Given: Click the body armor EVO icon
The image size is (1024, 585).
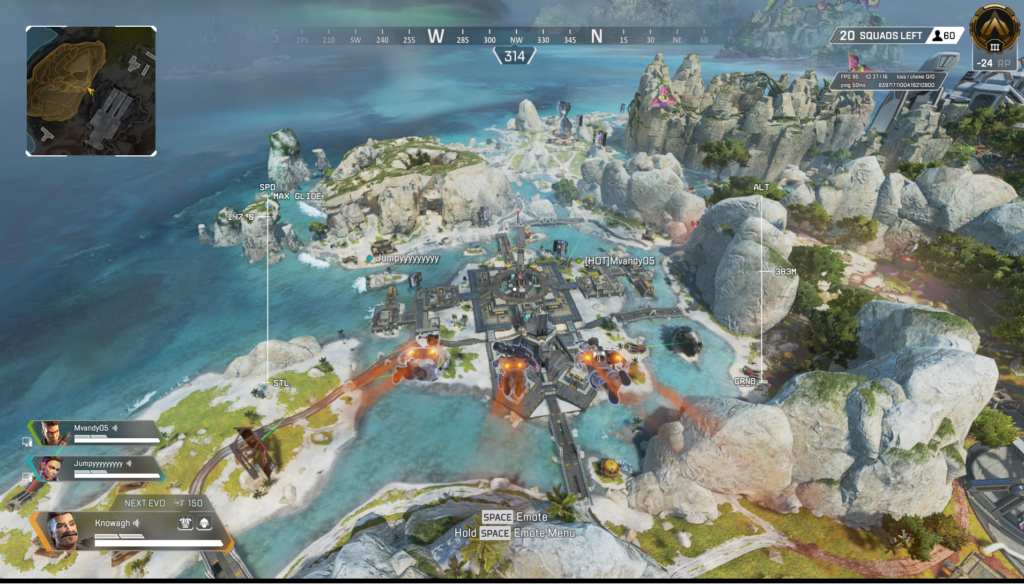Looking at the screenshot, I should [x=185, y=523].
